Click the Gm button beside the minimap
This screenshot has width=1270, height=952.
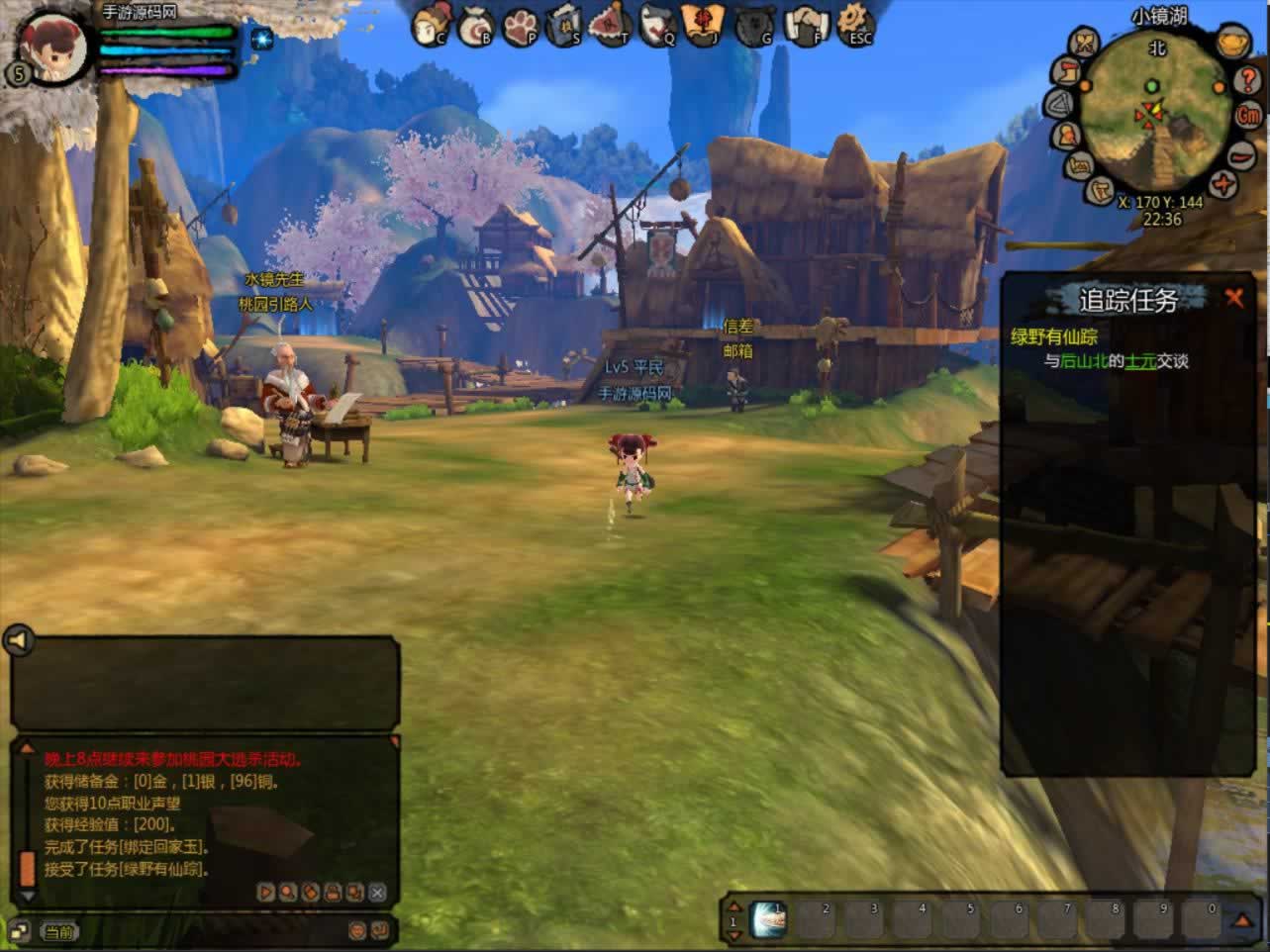[x=1248, y=114]
